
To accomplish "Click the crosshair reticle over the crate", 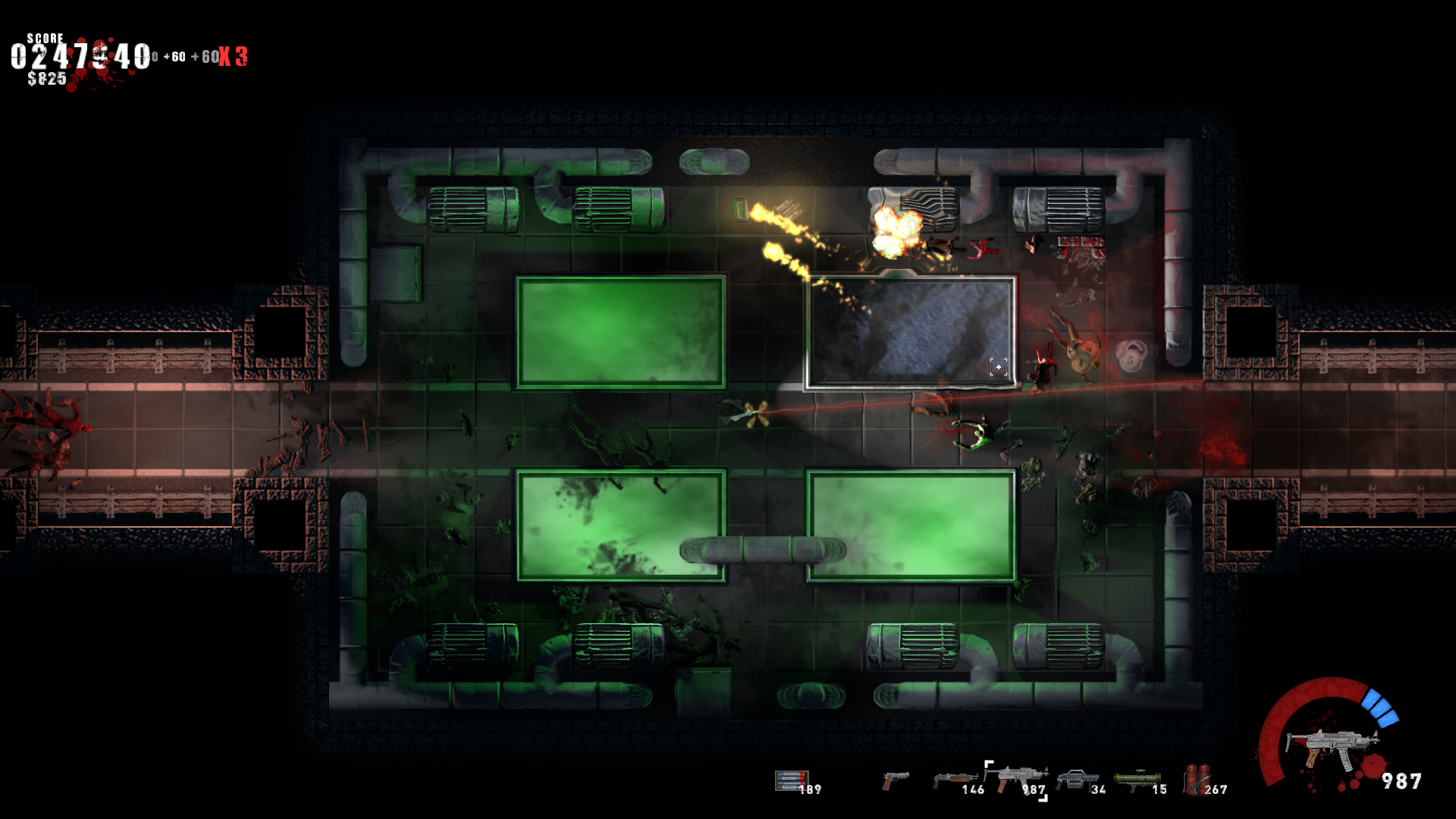I will (999, 367).
